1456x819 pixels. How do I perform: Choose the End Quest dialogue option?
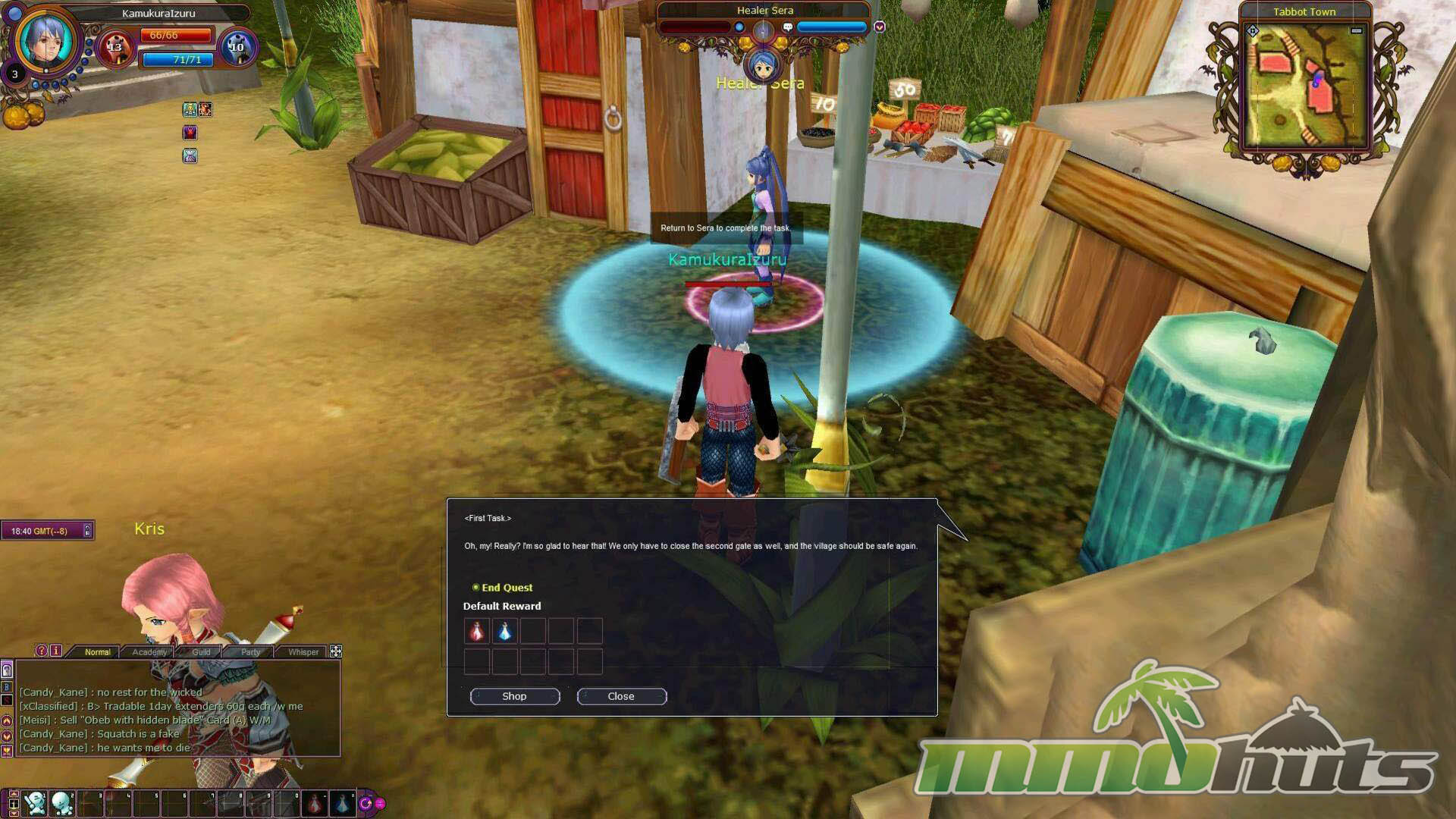tap(506, 588)
